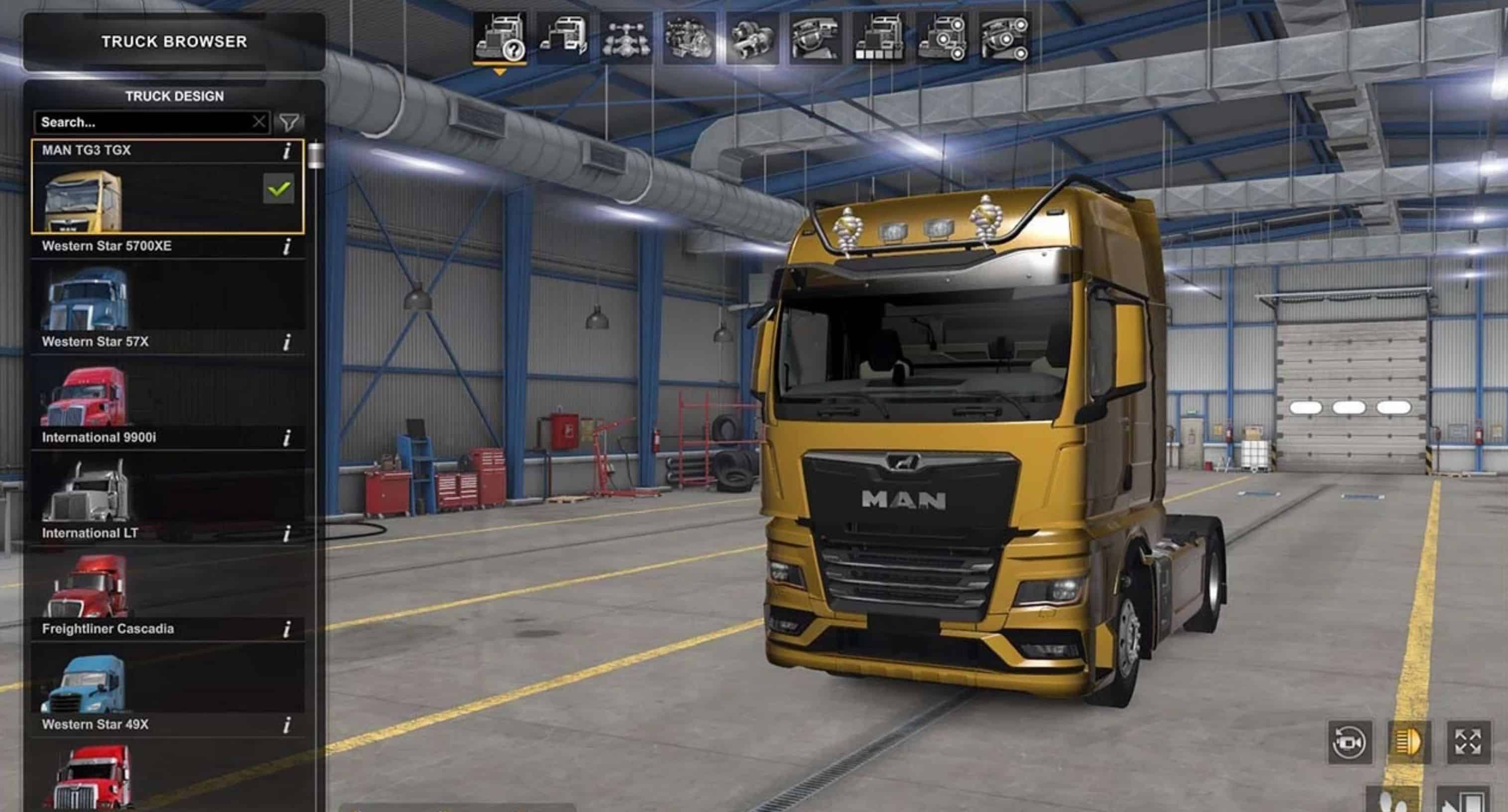This screenshot has width=1508, height=812.
Task: Click the truck search field
Action: tap(143, 122)
